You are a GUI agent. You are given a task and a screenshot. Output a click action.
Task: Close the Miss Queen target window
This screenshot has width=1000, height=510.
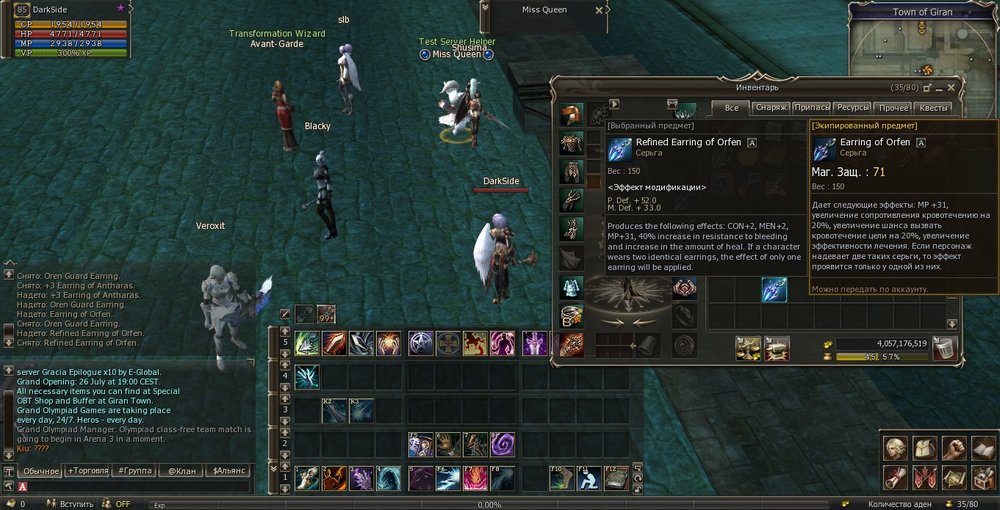click(599, 10)
